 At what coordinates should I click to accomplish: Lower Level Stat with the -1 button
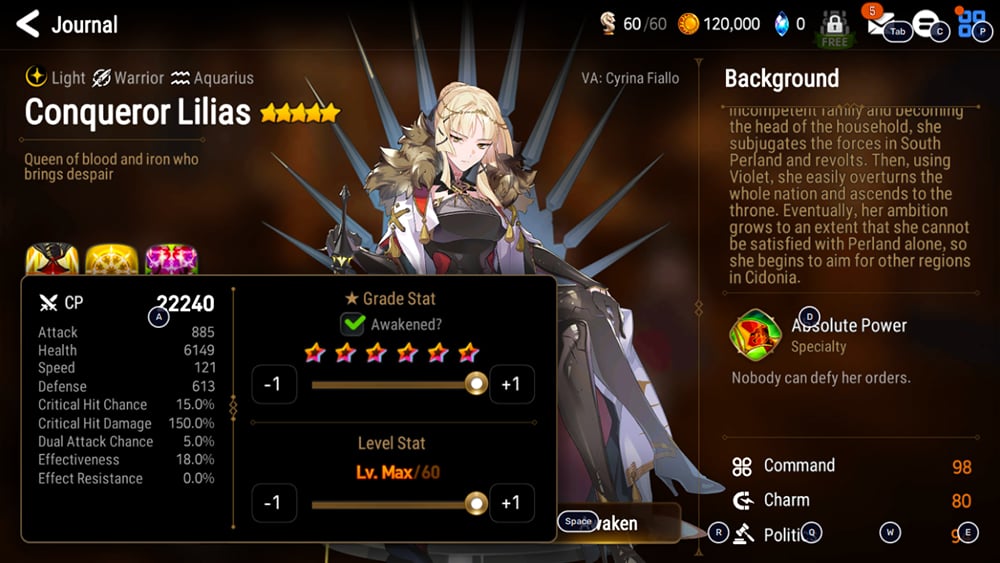point(273,503)
